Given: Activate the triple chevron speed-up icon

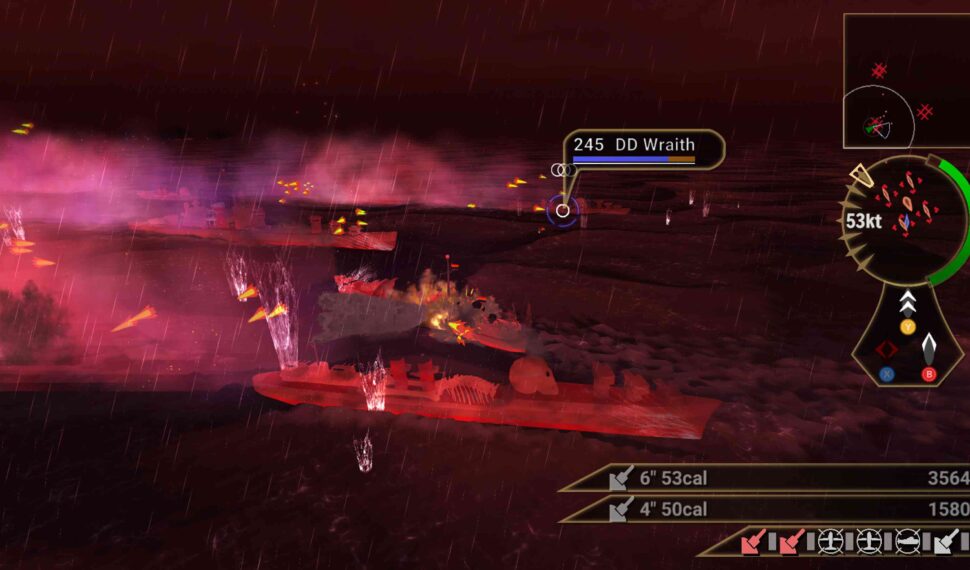Looking at the screenshot, I should click(907, 301).
